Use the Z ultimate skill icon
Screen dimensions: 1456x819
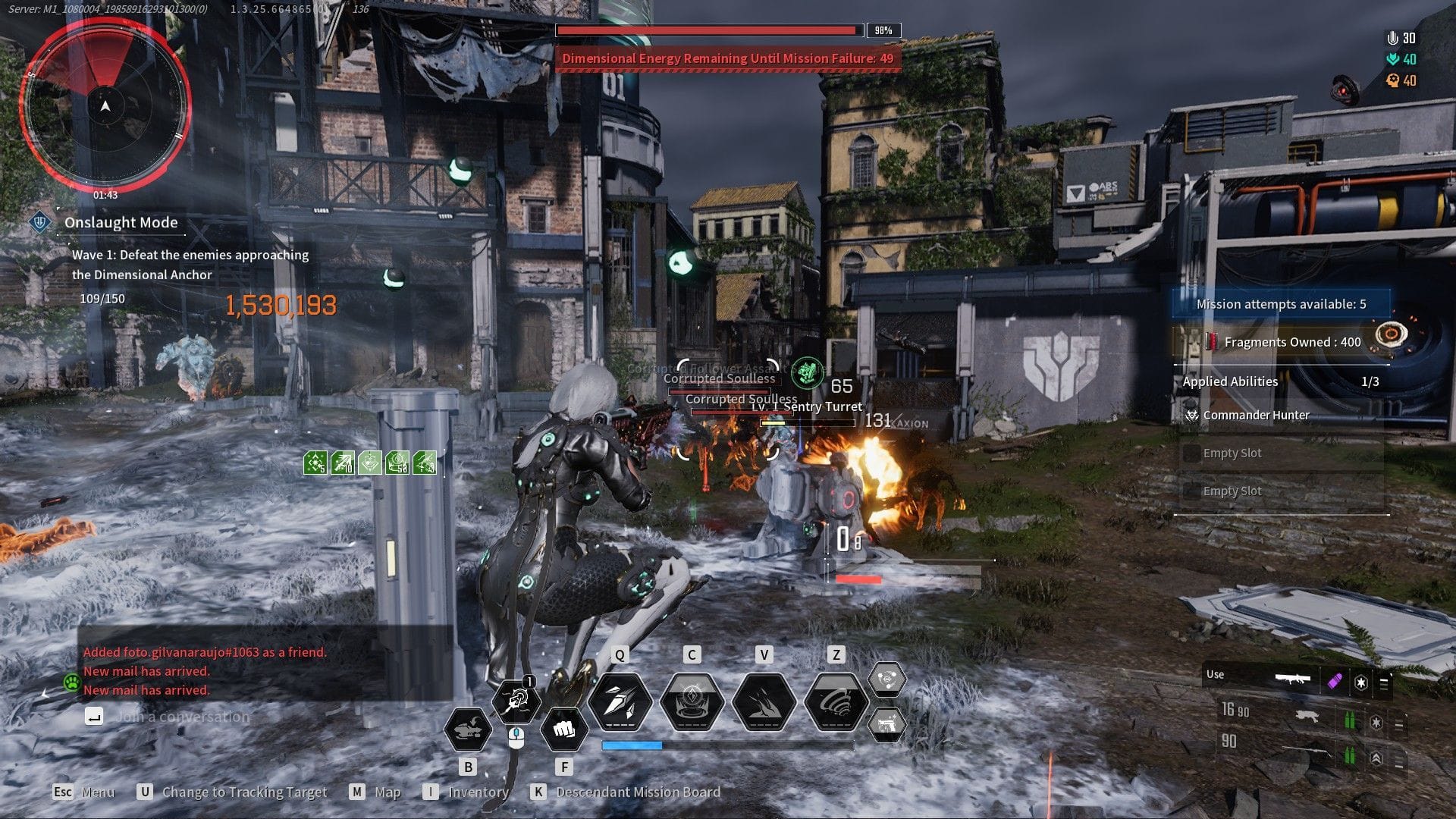click(x=835, y=701)
